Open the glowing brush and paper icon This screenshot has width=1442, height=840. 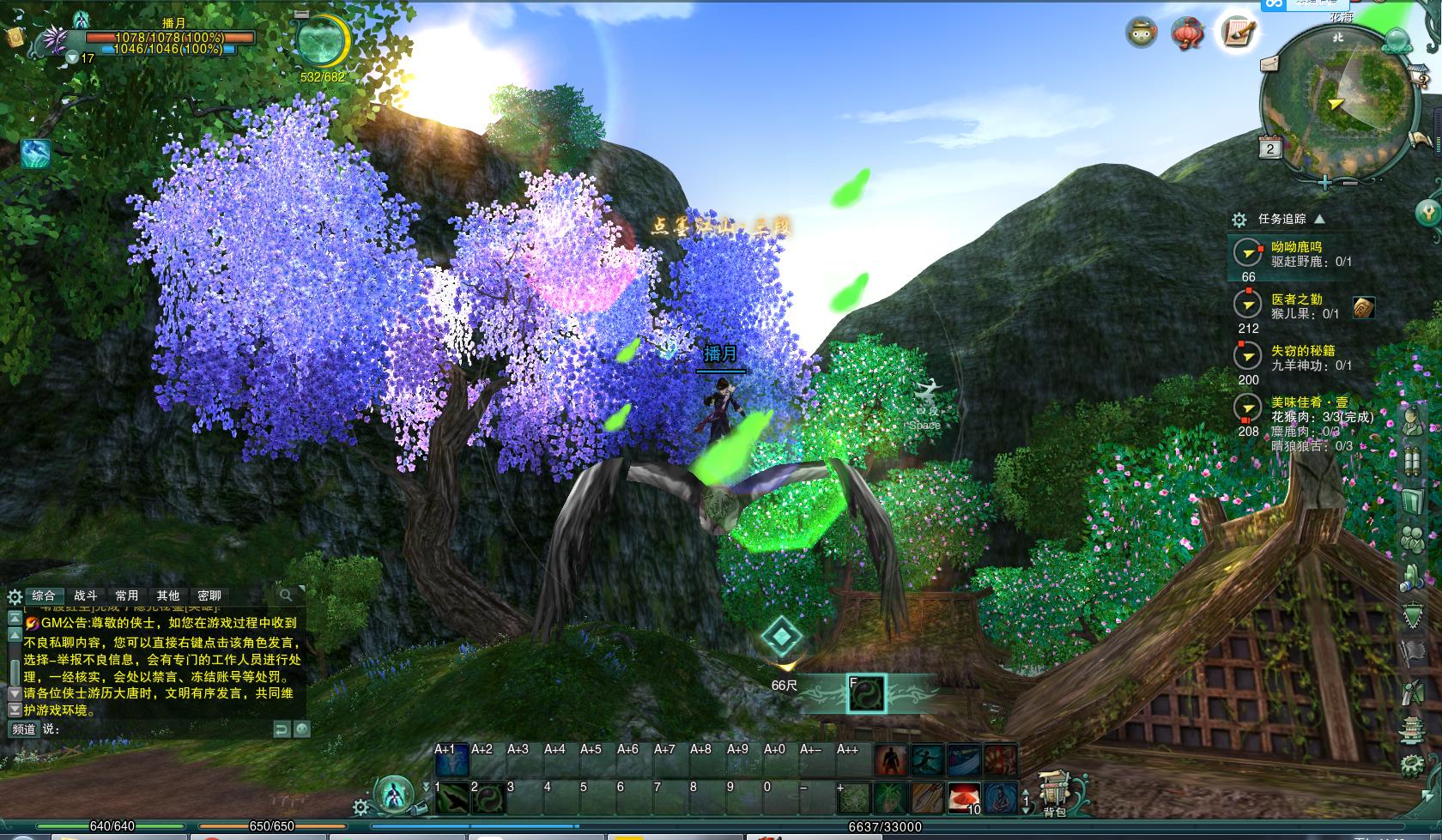click(x=1237, y=33)
